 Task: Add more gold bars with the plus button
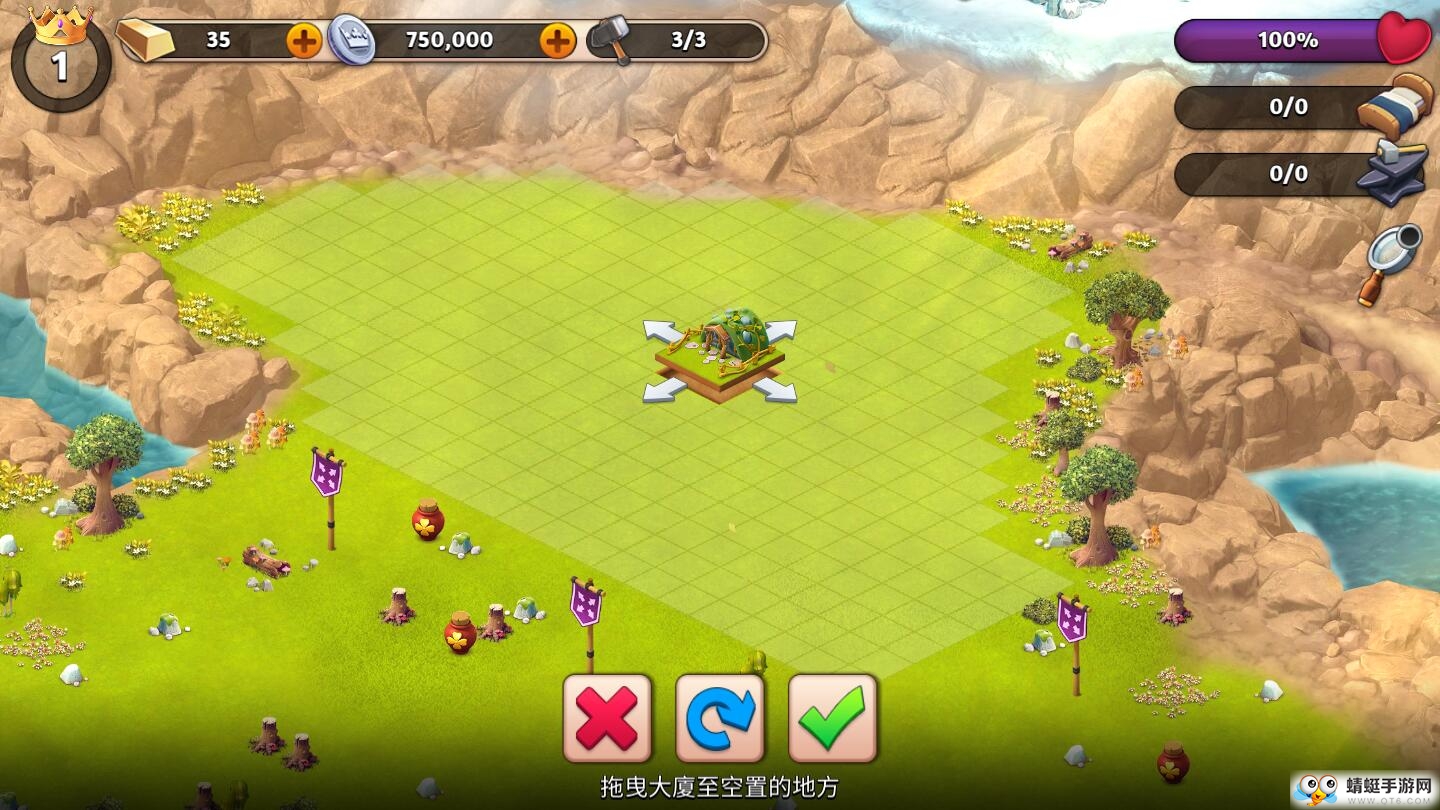(x=304, y=41)
